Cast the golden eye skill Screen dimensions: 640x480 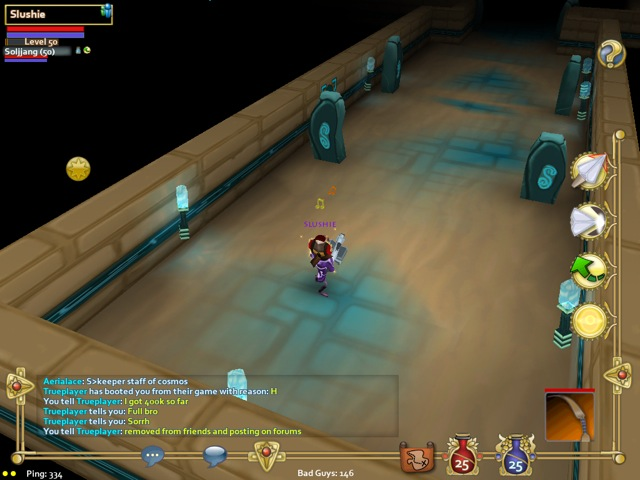point(589,322)
